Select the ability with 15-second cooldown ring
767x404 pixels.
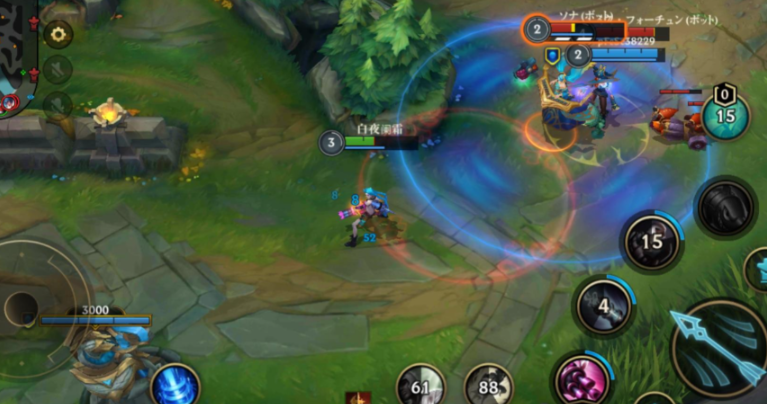pyautogui.click(x=652, y=241)
